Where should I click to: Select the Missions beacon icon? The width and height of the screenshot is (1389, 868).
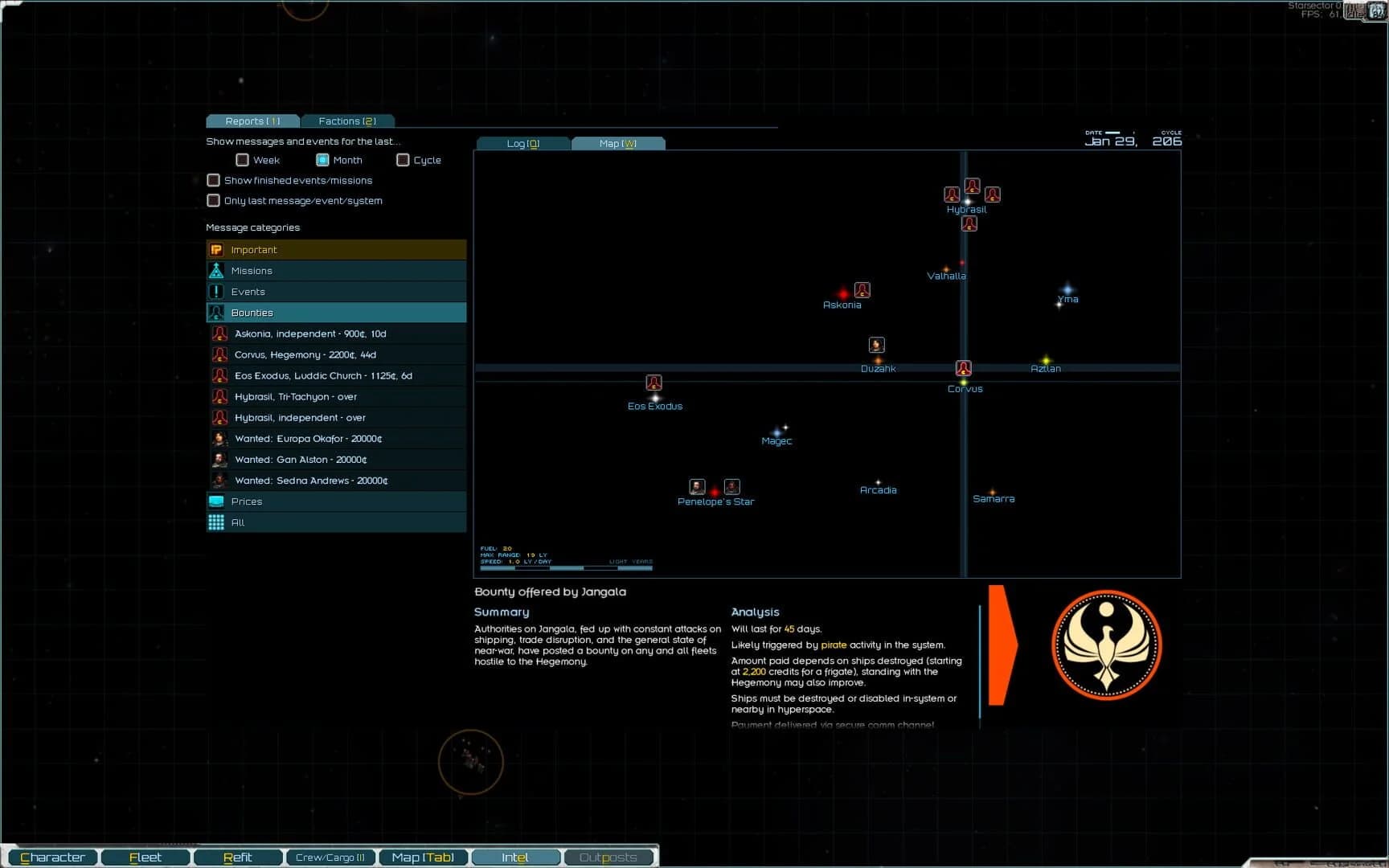[x=217, y=270]
